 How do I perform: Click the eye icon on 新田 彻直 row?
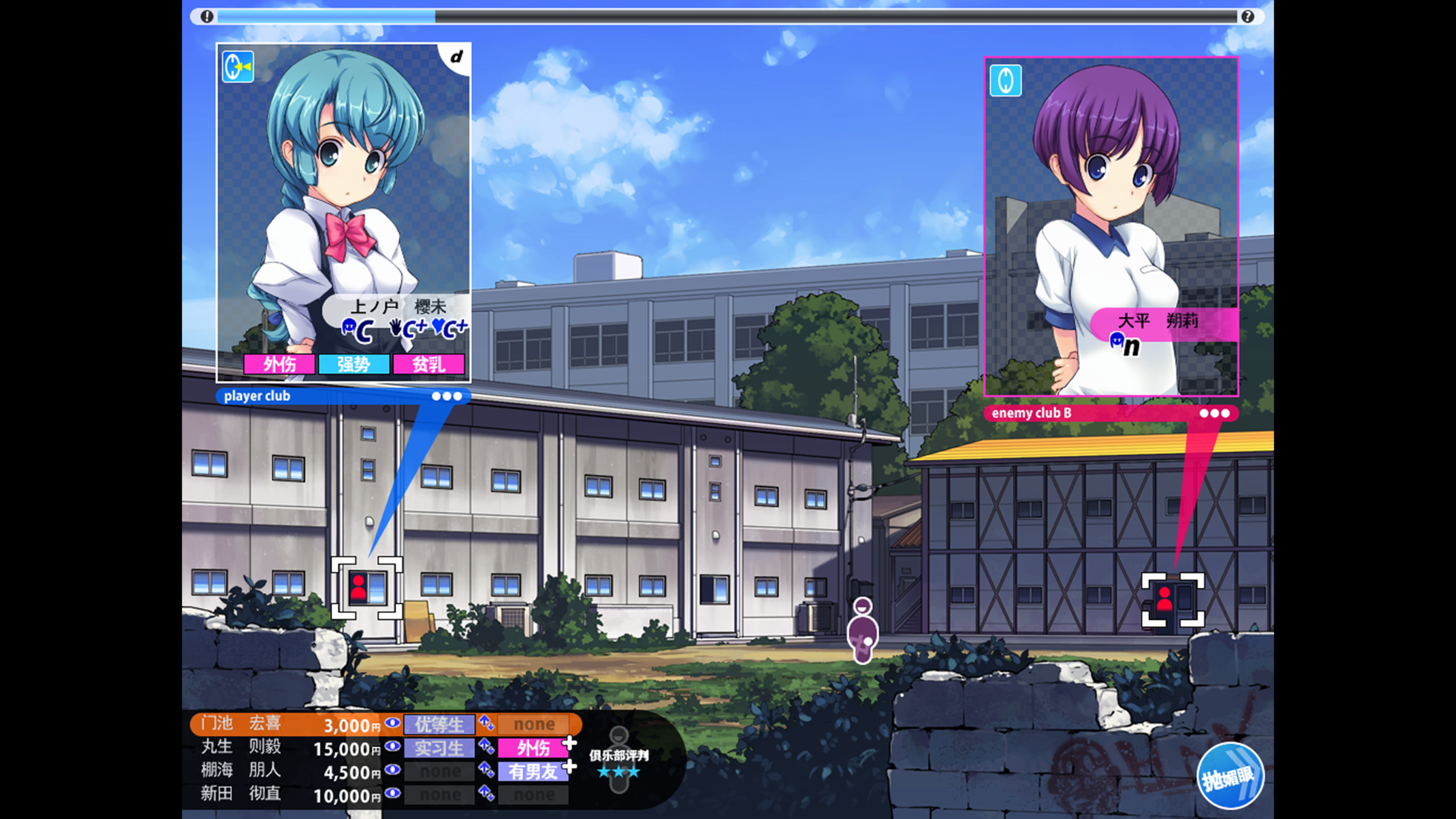tap(392, 793)
